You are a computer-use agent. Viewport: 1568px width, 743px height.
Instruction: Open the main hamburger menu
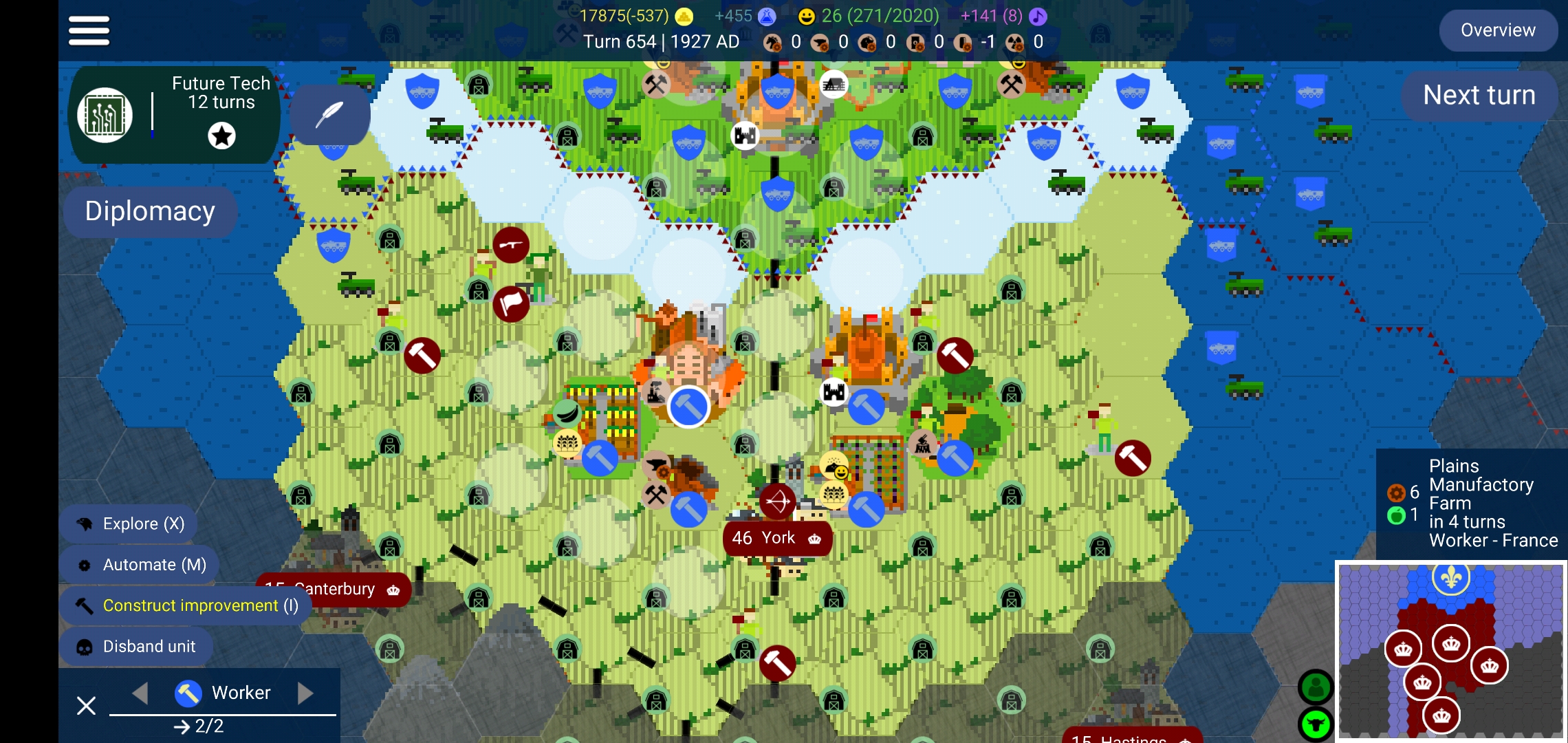click(88, 30)
